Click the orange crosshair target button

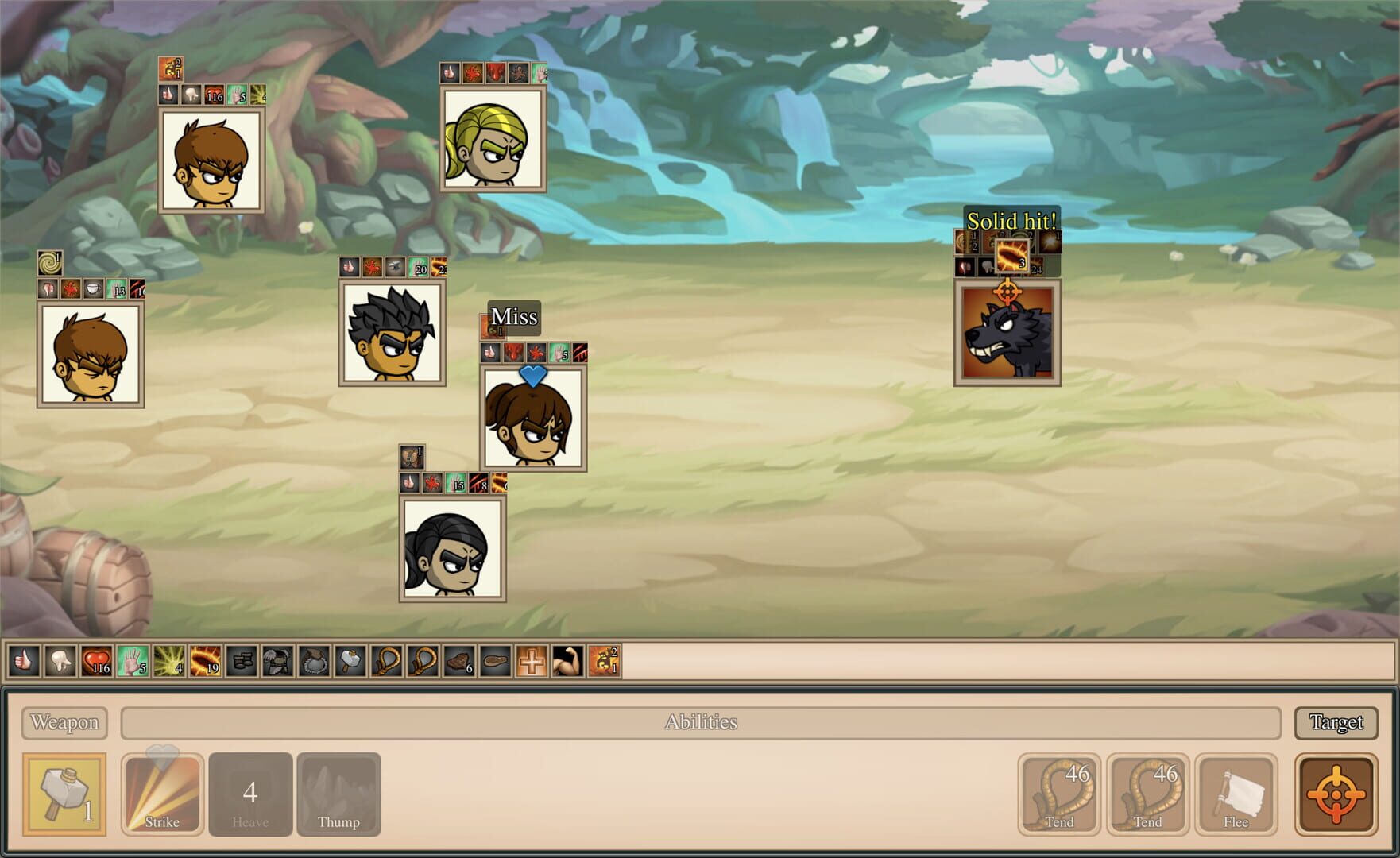click(1336, 794)
